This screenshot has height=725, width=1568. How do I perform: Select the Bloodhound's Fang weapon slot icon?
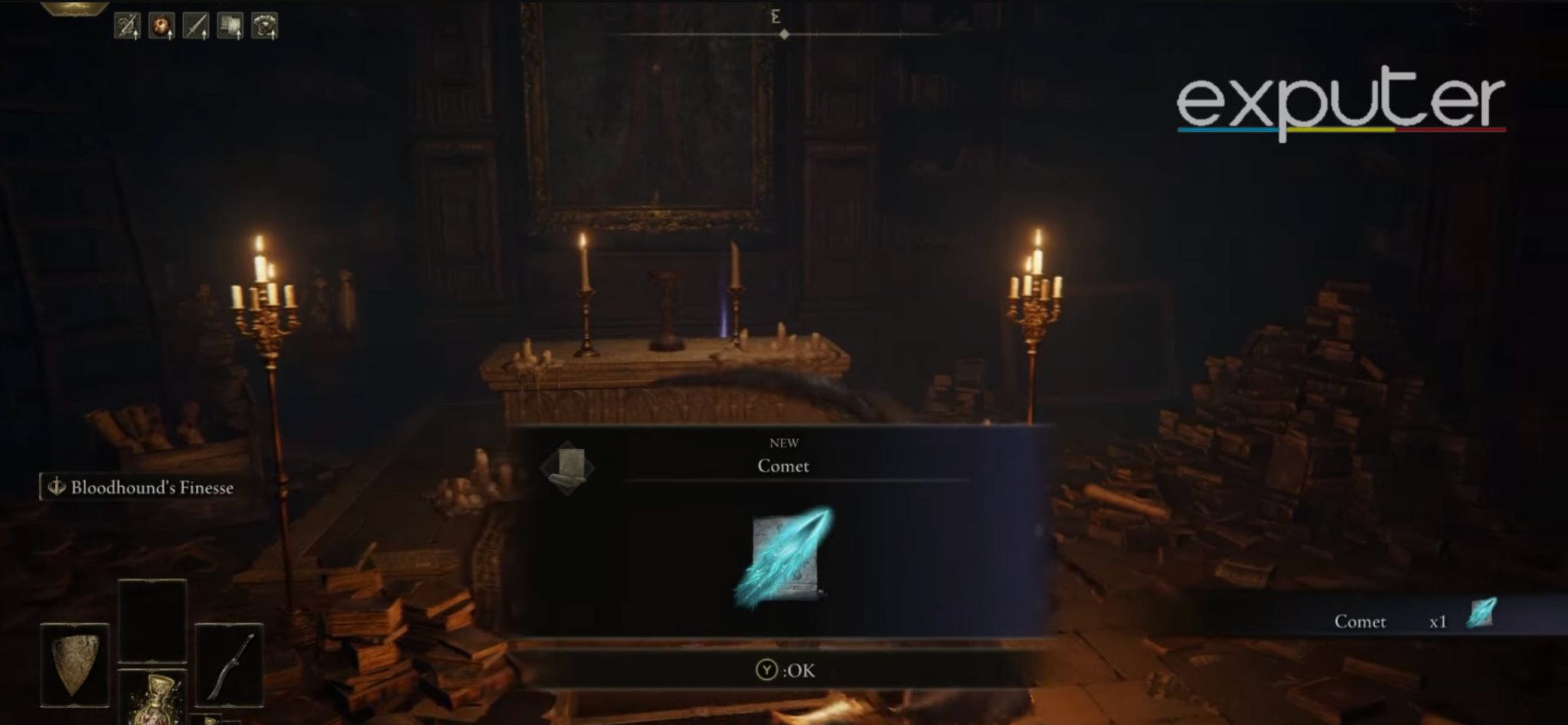pyautogui.click(x=230, y=665)
